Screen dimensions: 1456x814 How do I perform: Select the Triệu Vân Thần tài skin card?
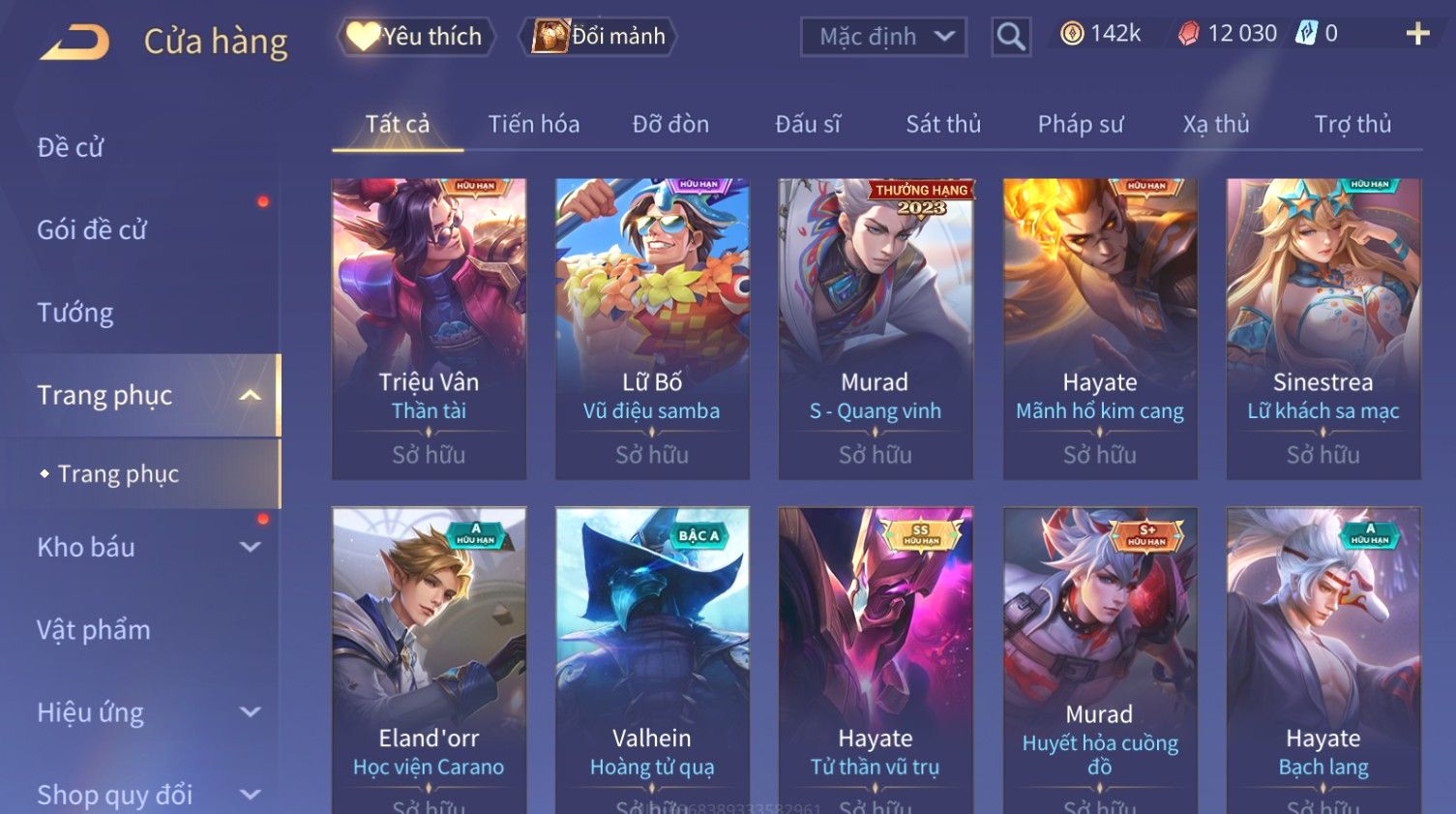(429, 327)
